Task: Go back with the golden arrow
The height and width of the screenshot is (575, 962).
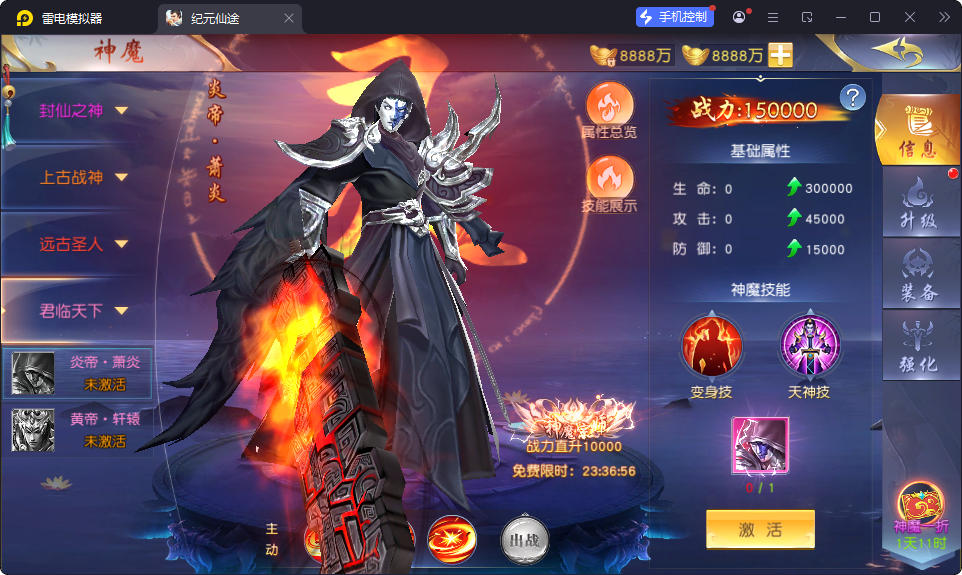Action: coord(895,50)
